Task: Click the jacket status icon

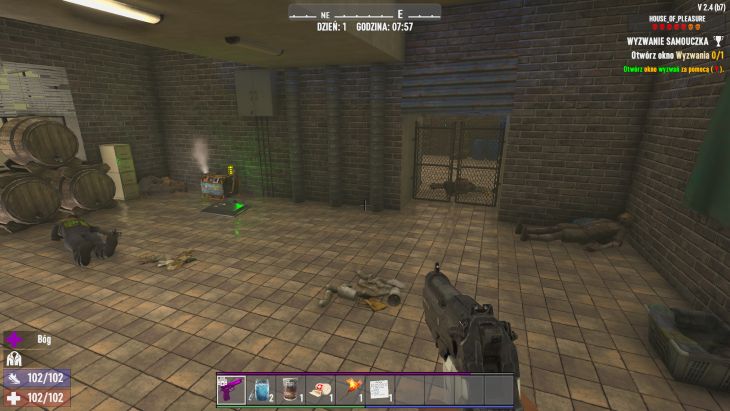Action: click(14, 358)
